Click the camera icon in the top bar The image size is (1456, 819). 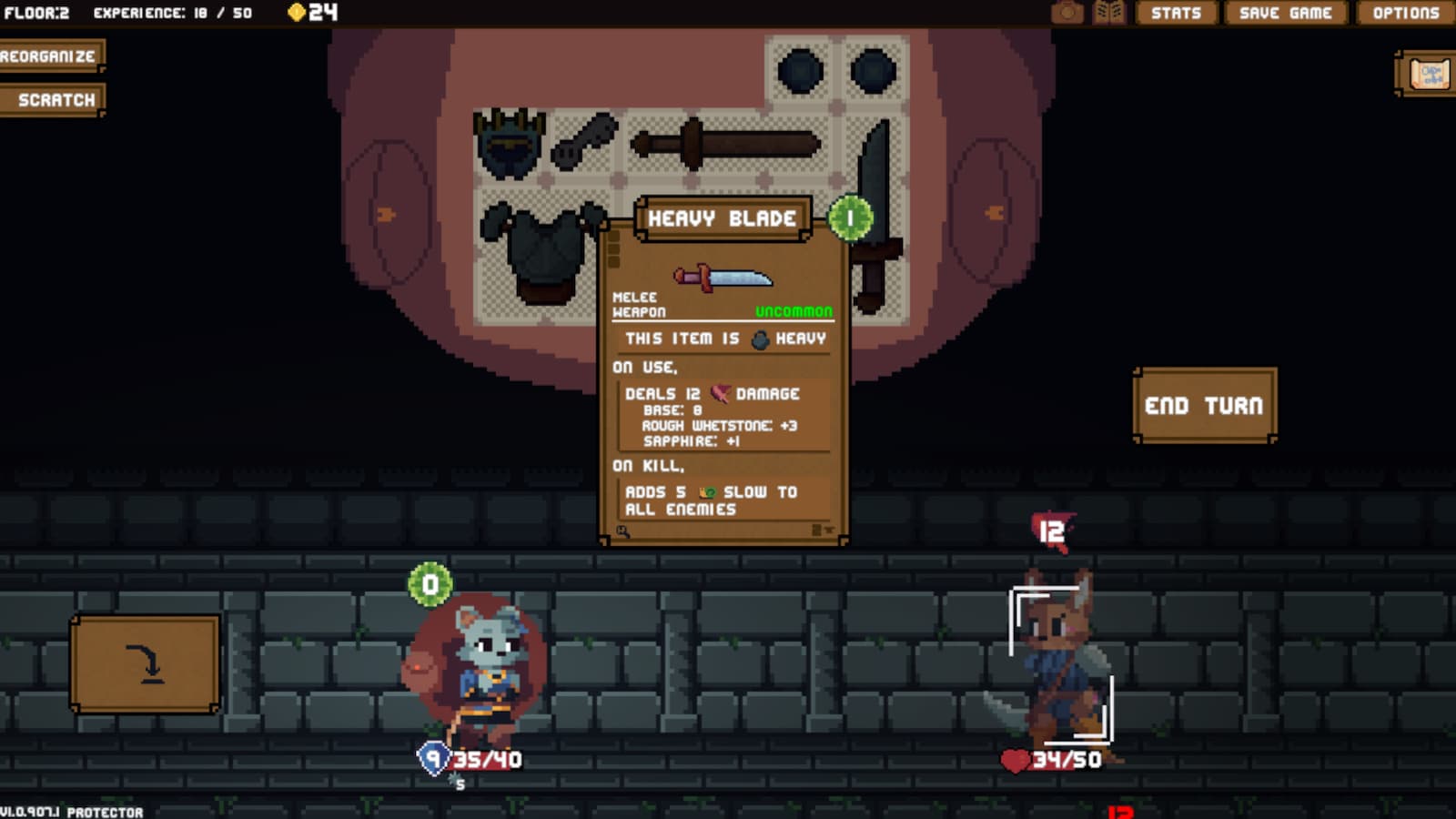point(1066,13)
